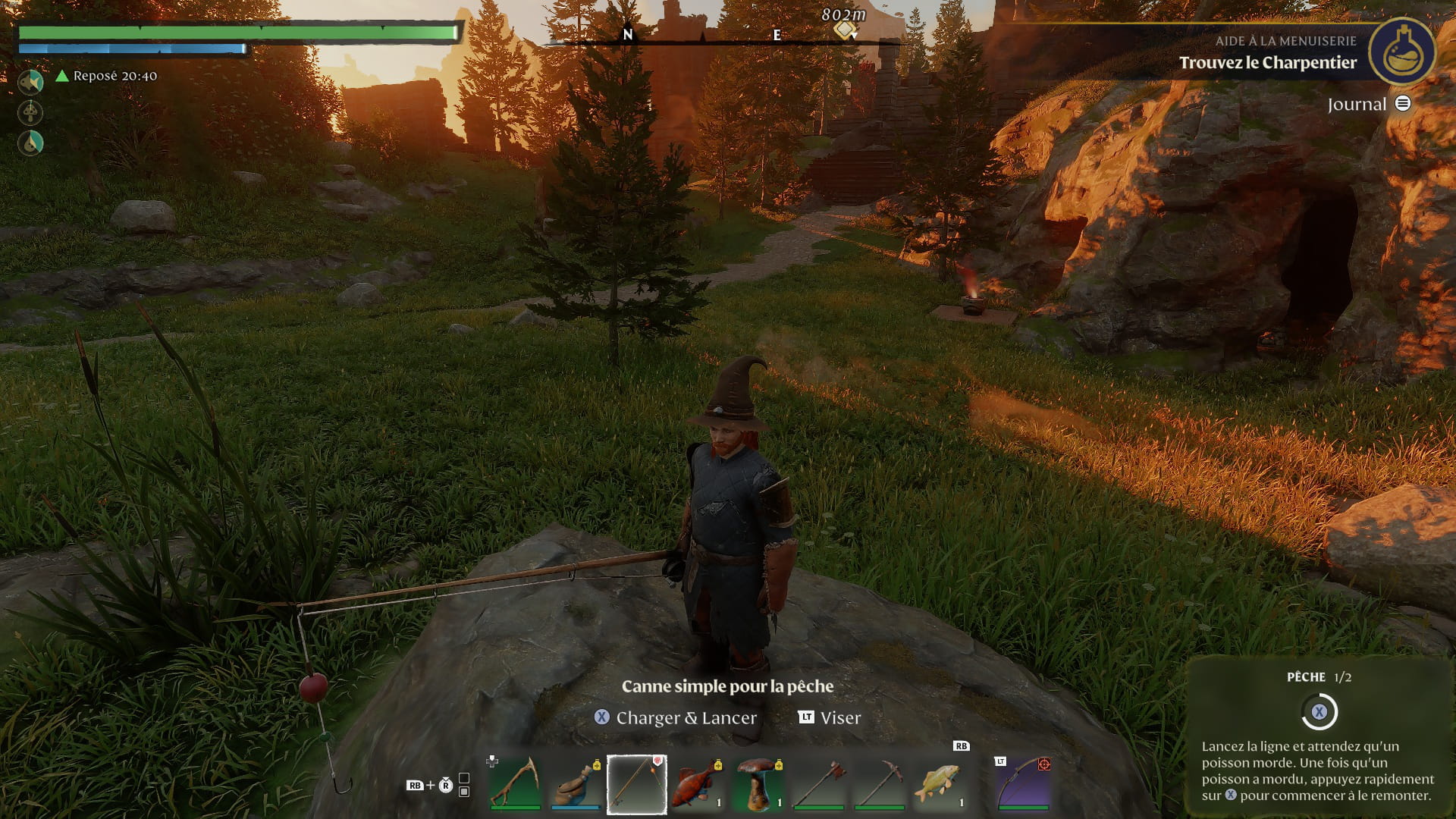The image size is (1456, 819).
Task: Click the 'Reposé' rested status
Action: (x=107, y=76)
